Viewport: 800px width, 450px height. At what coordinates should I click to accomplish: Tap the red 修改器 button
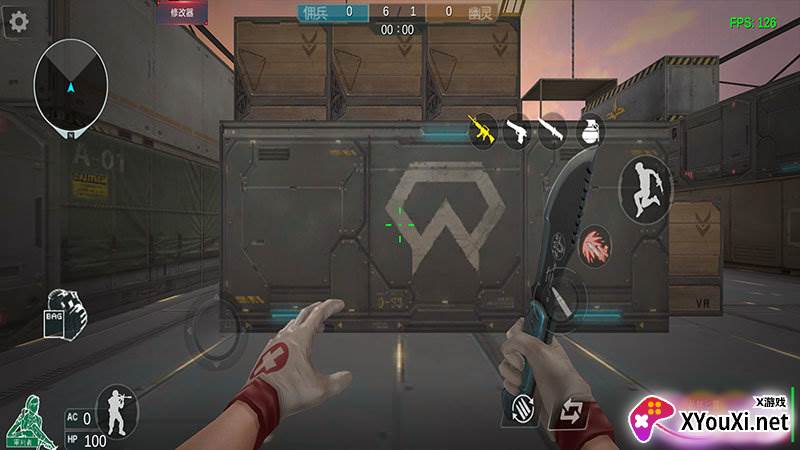[x=182, y=12]
